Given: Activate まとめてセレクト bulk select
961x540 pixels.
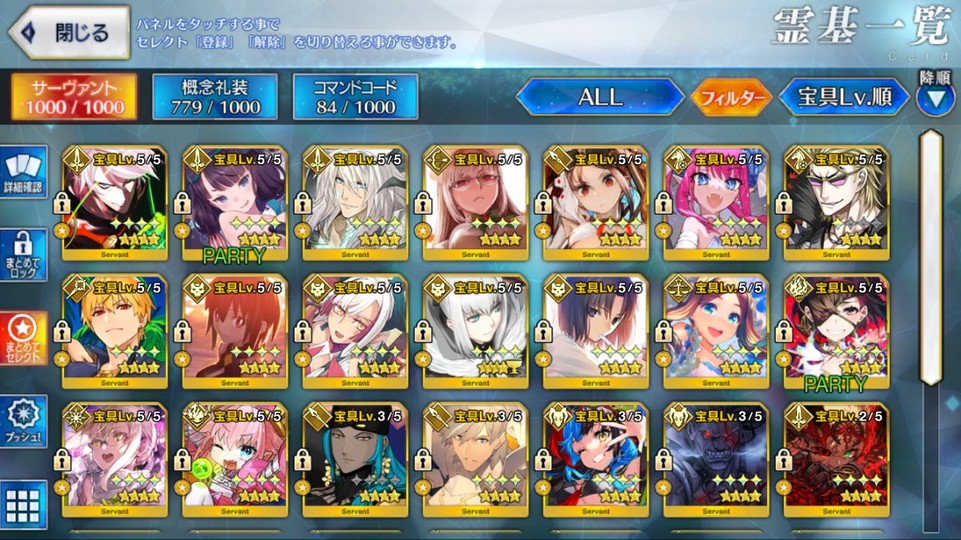Looking at the screenshot, I should 23,339.
